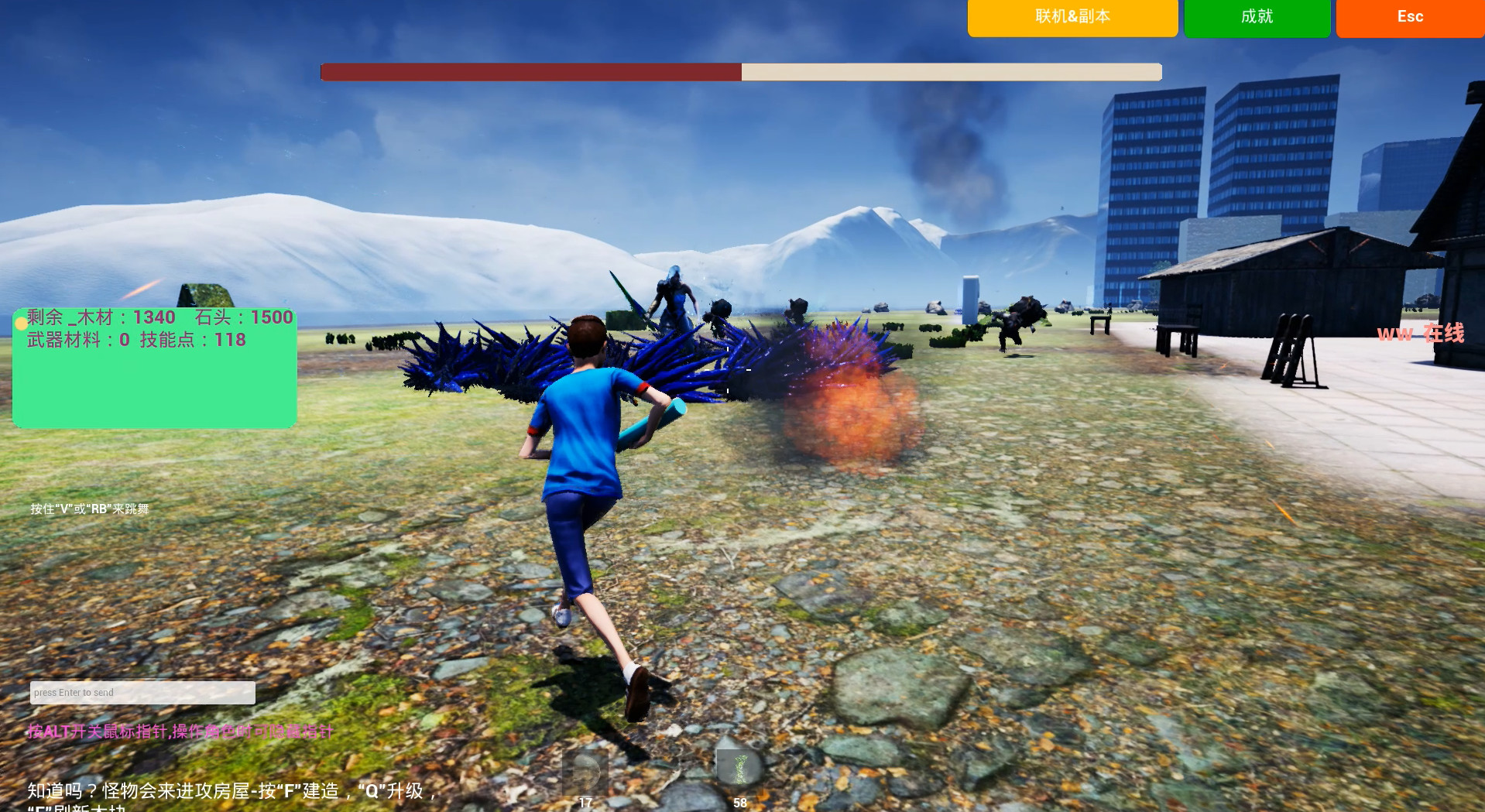Click the red health progress bar
The width and height of the screenshot is (1485, 812).
tap(529, 71)
